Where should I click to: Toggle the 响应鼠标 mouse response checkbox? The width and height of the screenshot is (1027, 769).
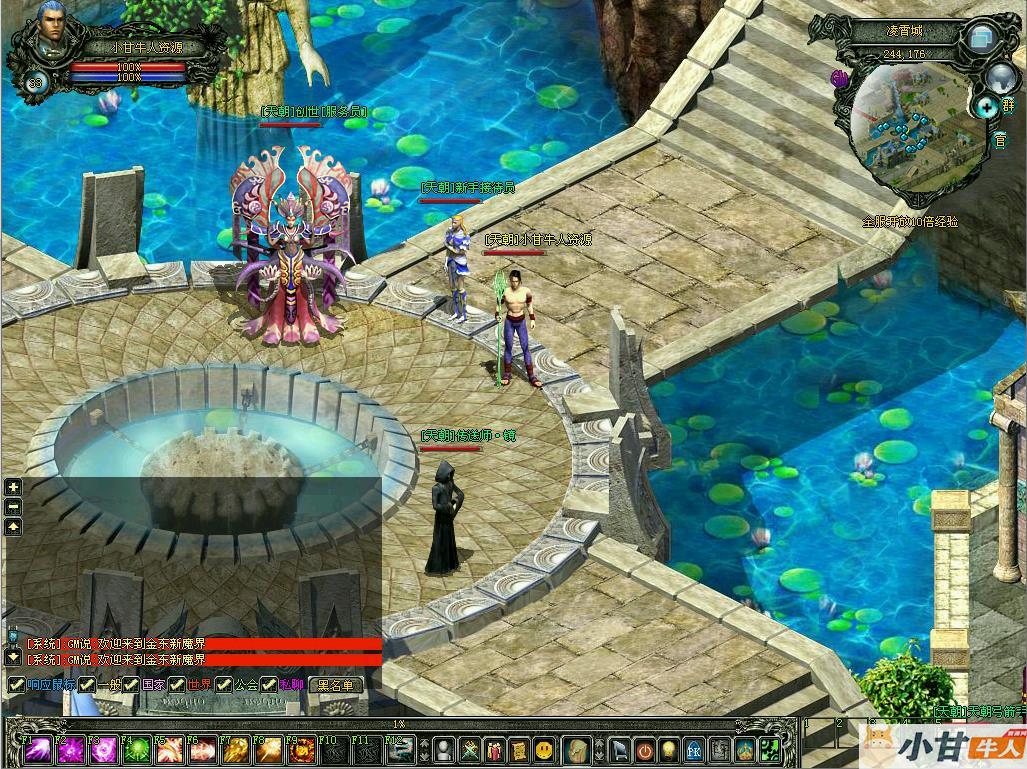[15, 685]
